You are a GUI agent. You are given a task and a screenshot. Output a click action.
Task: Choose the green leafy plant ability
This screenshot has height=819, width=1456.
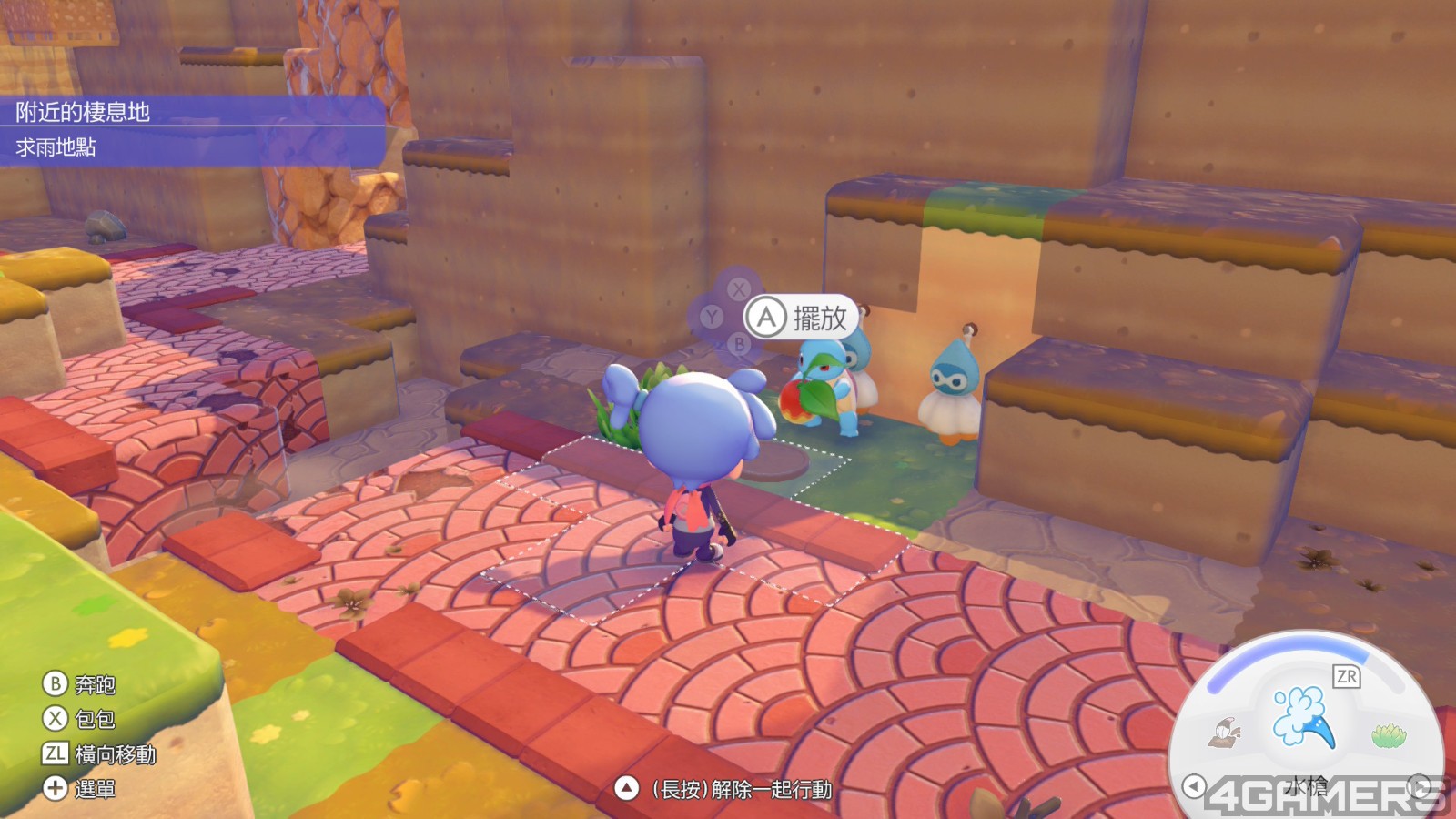pos(1388,734)
